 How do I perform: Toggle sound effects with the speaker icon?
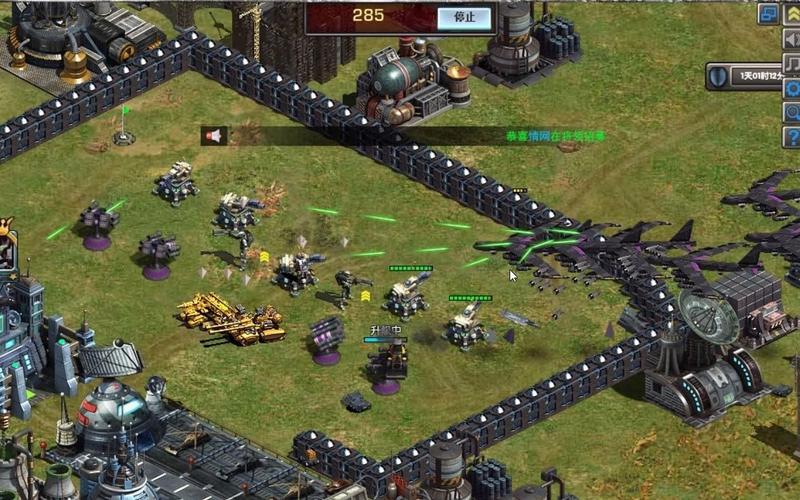pyautogui.click(x=791, y=40)
